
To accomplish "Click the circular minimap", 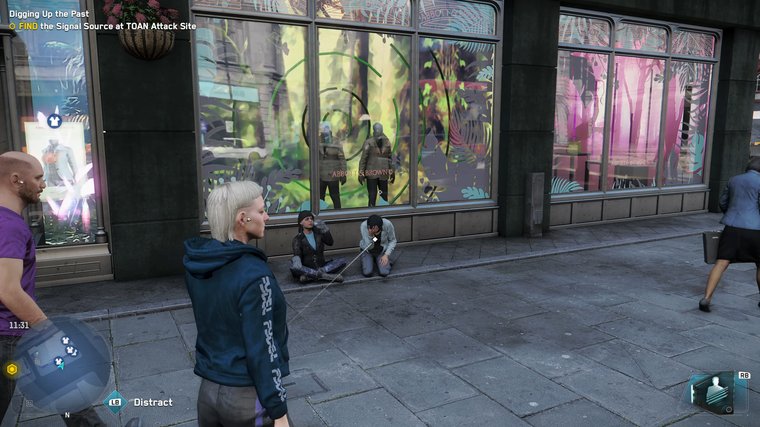I will click(x=63, y=361).
